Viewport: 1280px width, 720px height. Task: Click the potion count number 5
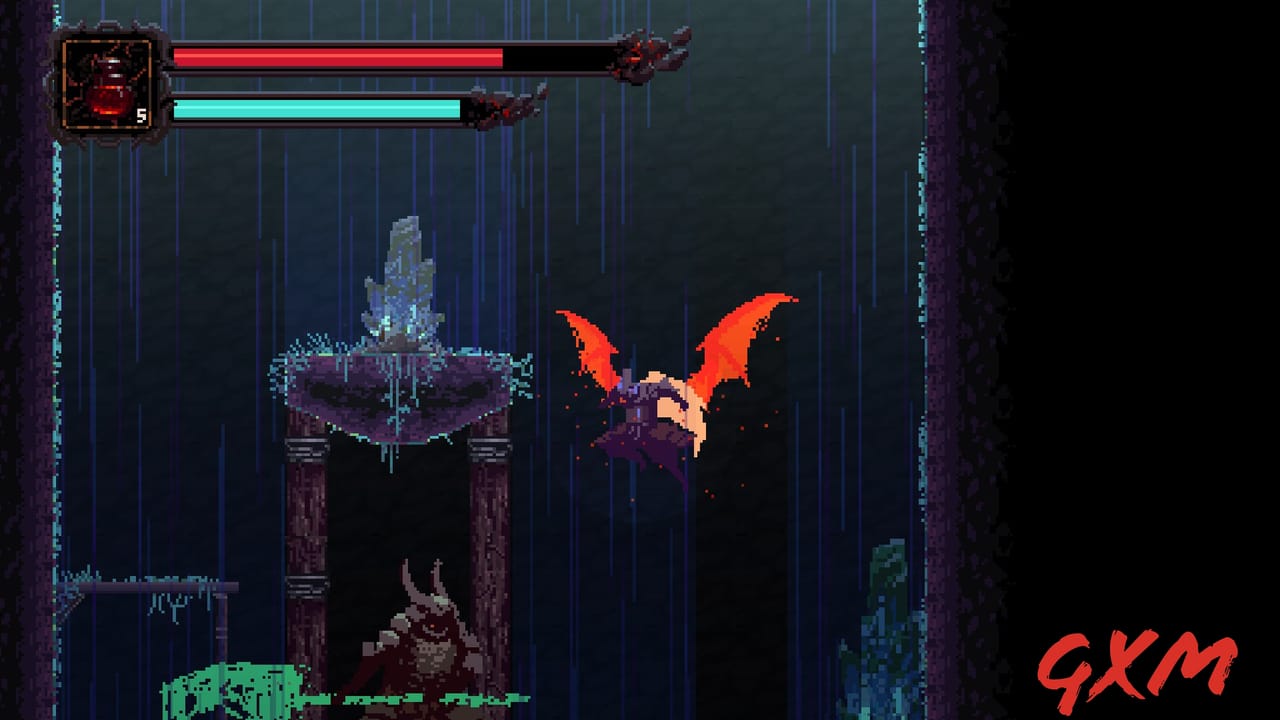click(141, 115)
